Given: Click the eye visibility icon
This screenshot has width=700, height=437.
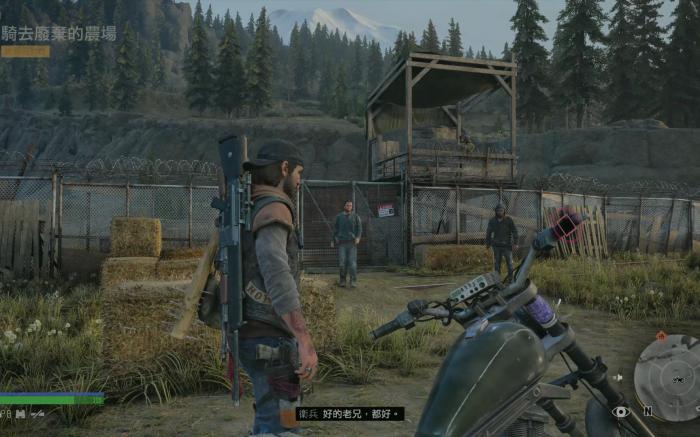Looking at the screenshot, I should tap(621, 411).
